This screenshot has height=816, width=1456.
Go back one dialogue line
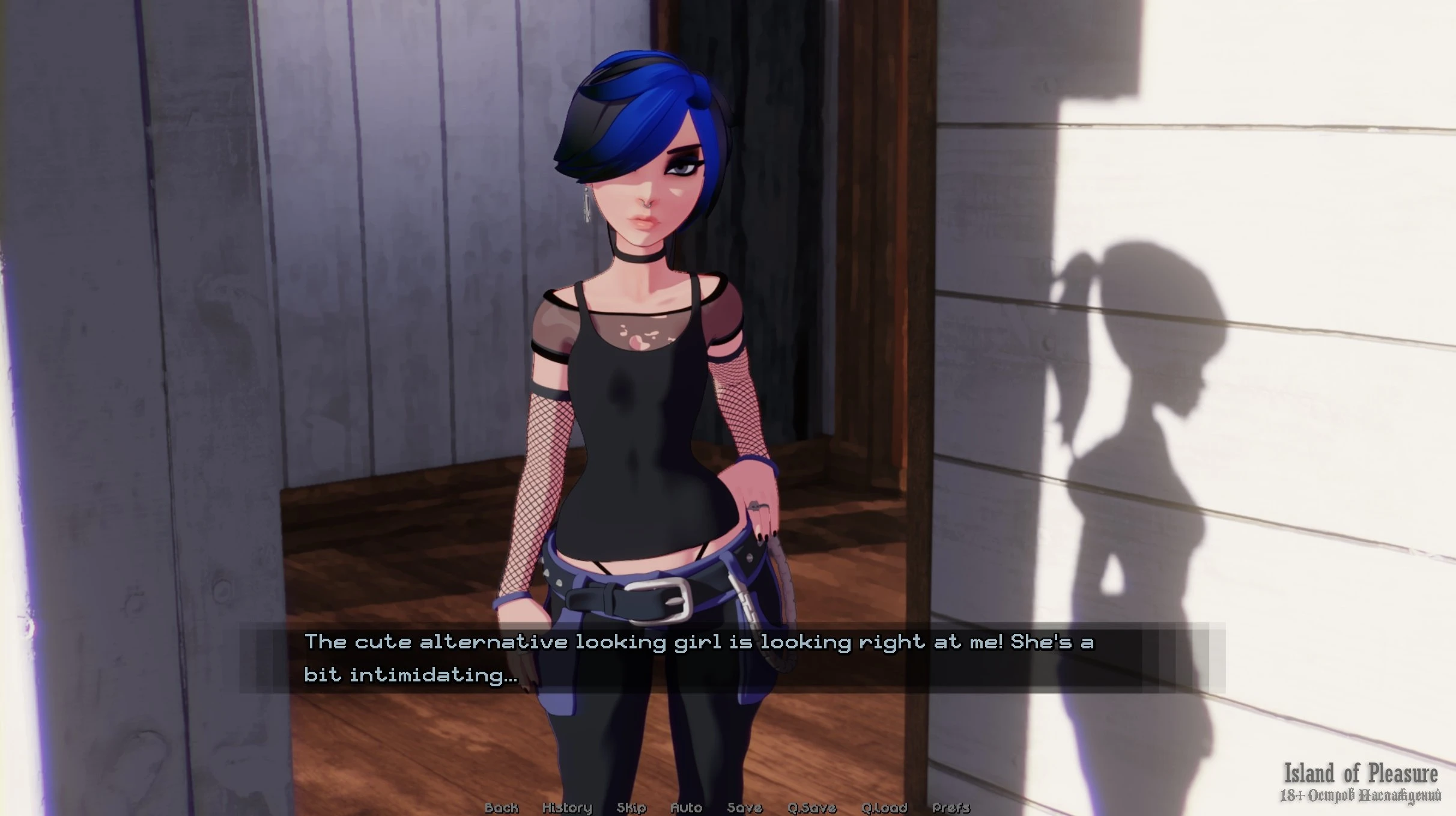coord(501,808)
